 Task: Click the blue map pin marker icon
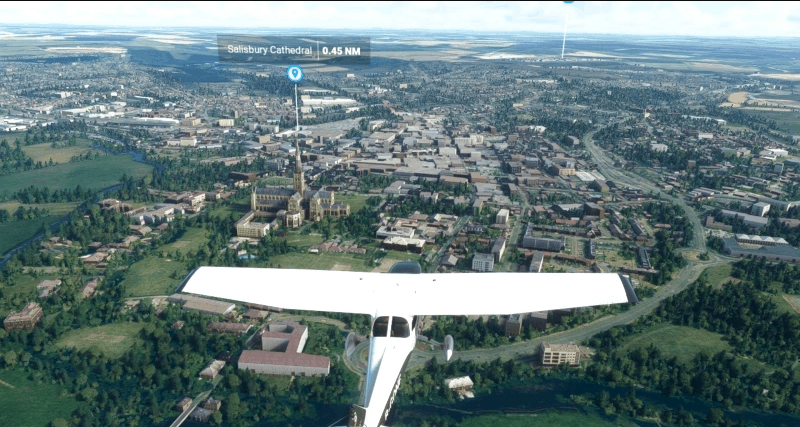[294, 73]
